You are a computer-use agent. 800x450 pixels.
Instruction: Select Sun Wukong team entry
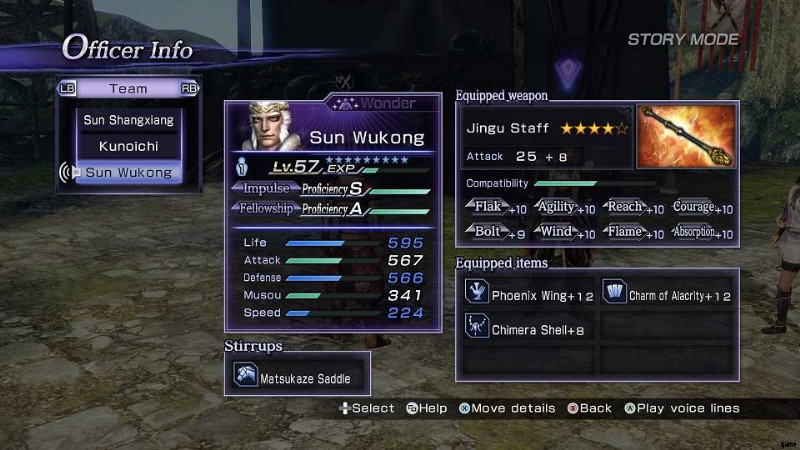click(128, 173)
